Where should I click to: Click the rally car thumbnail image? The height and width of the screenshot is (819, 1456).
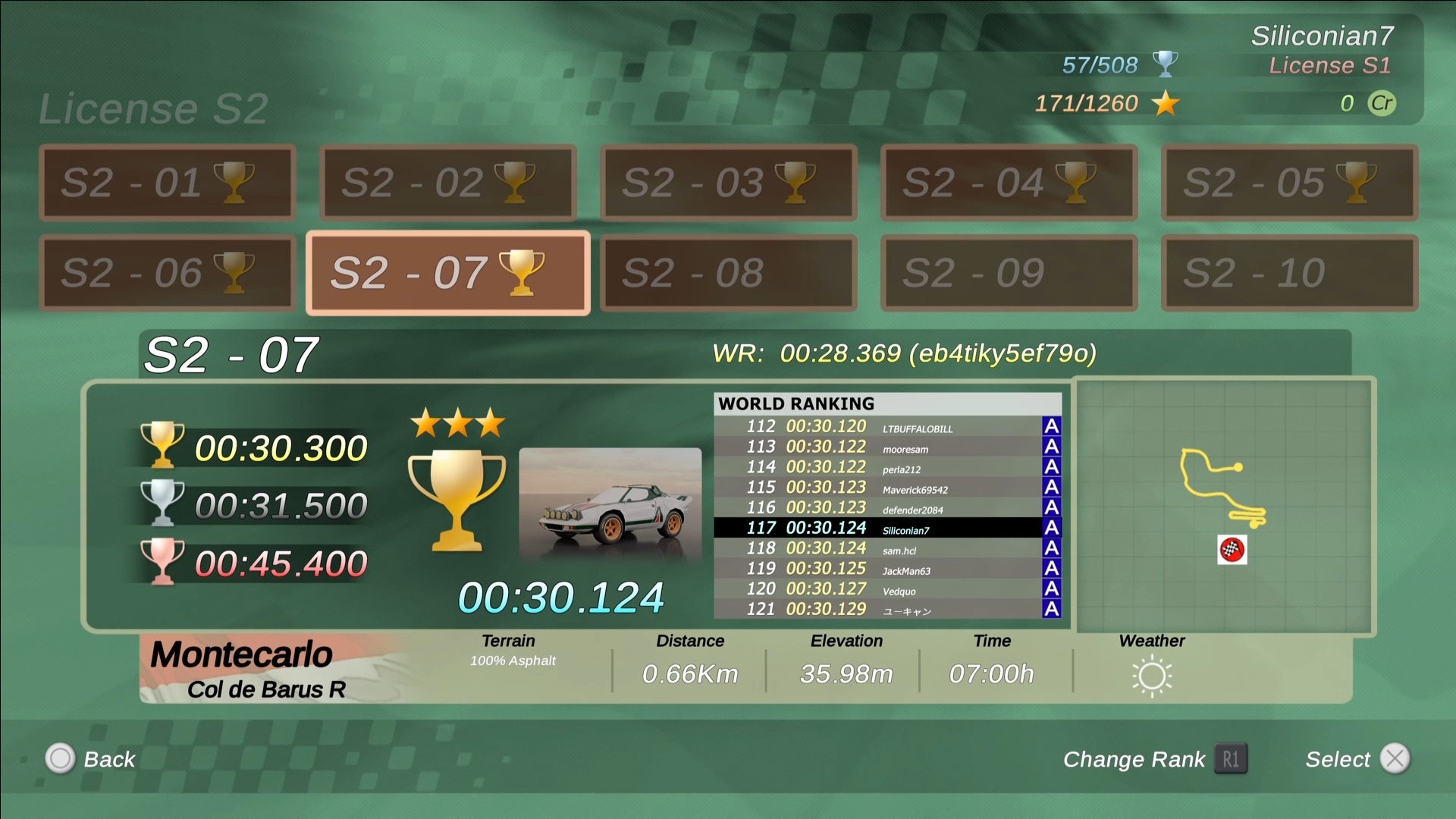[610, 504]
